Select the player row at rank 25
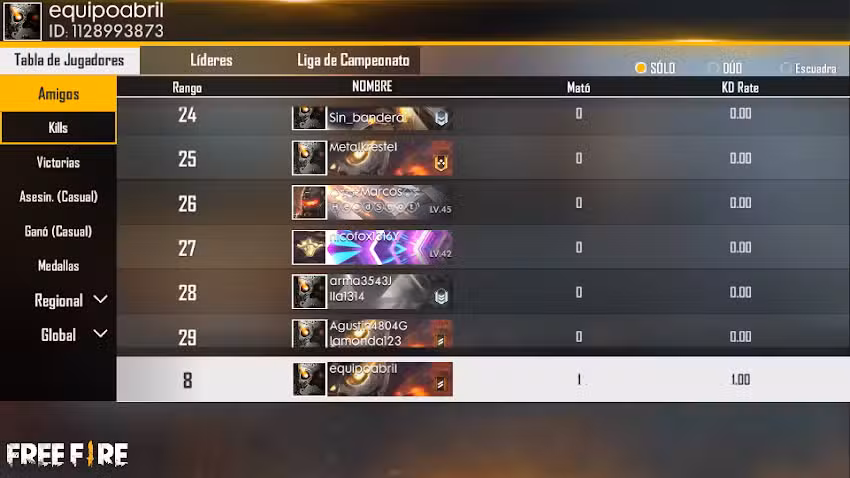The image size is (850, 478). click(478, 159)
